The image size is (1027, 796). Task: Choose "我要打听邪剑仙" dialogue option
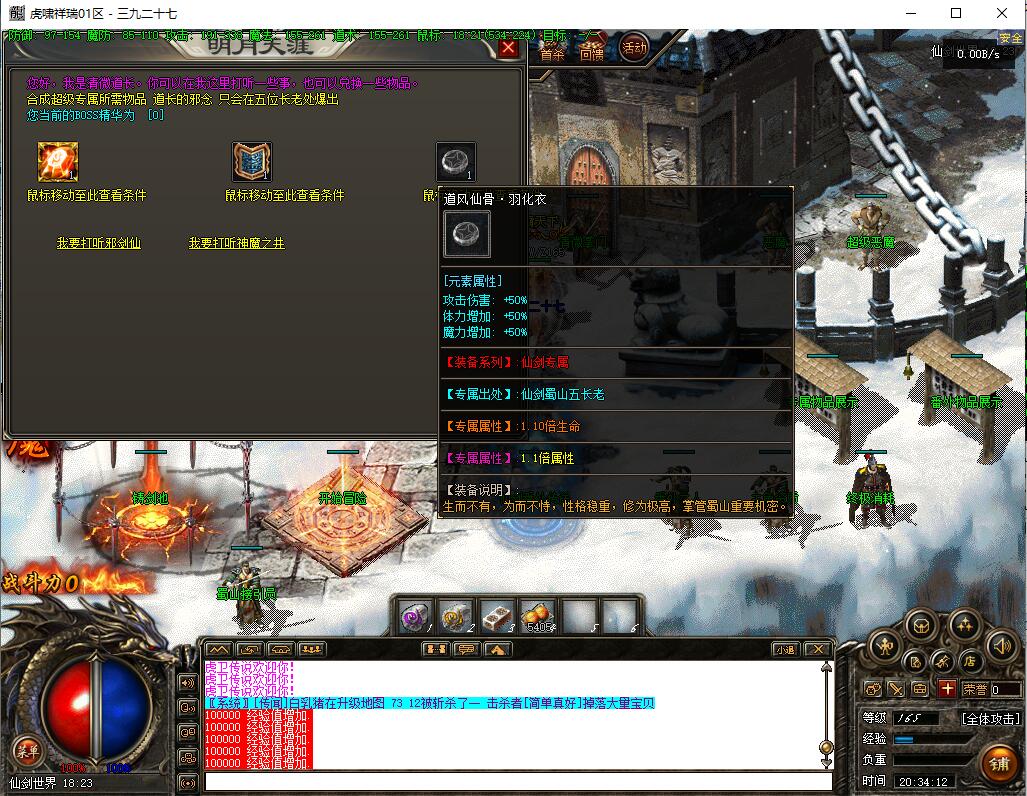98,243
